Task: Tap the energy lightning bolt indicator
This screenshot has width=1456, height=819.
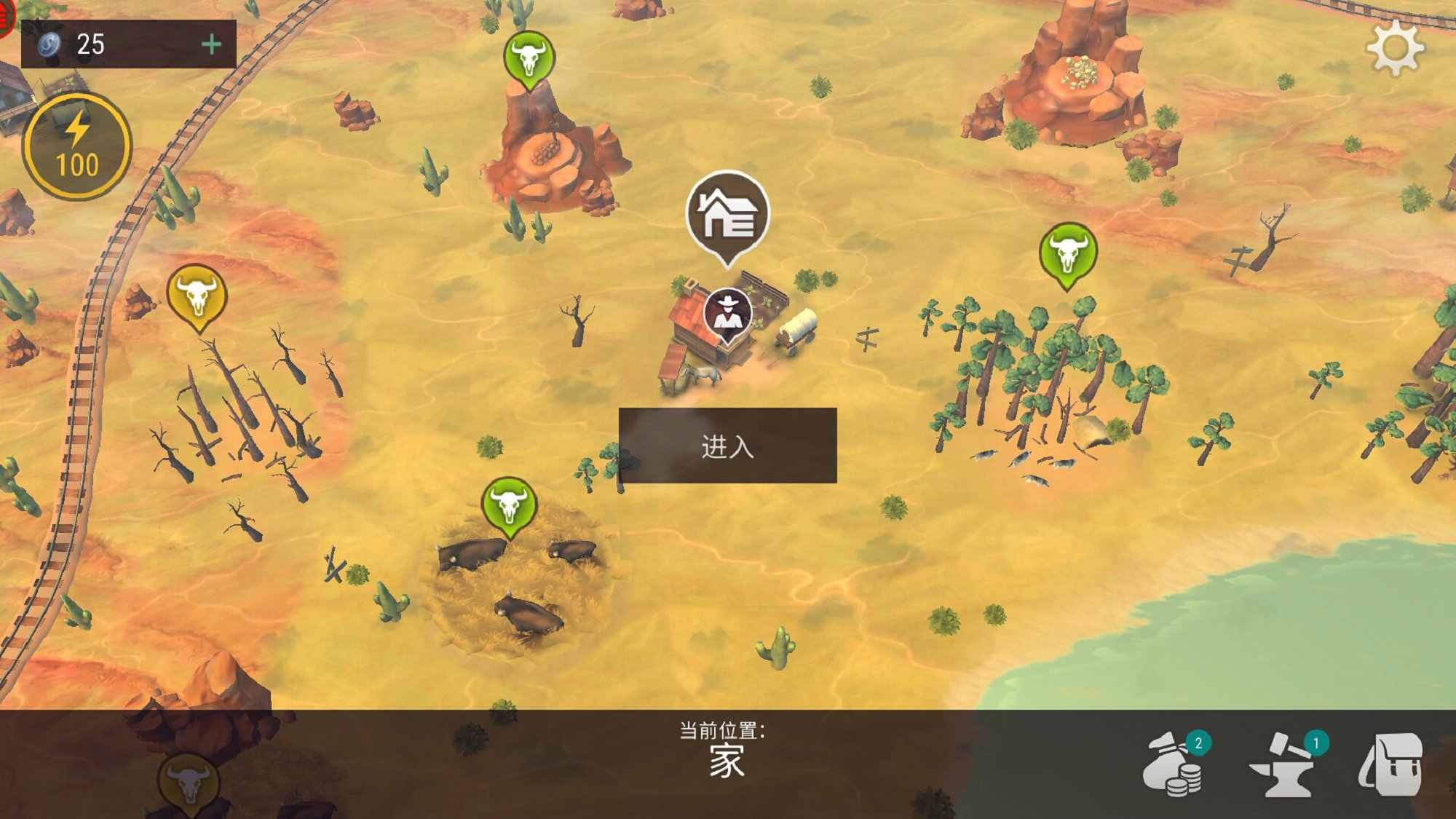Action: (x=77, y=146)
